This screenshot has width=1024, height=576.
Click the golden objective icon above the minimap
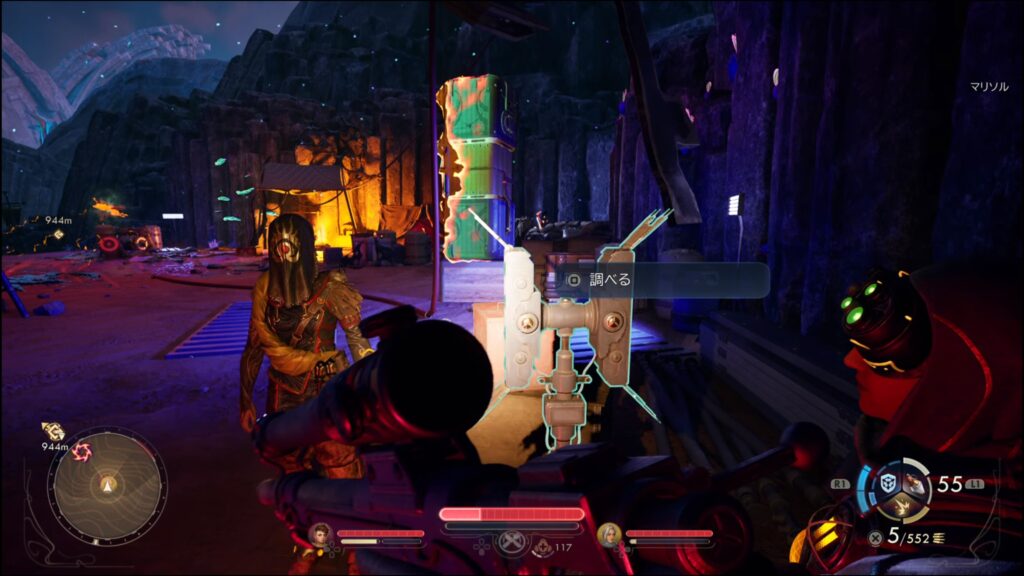pos(53,431)
